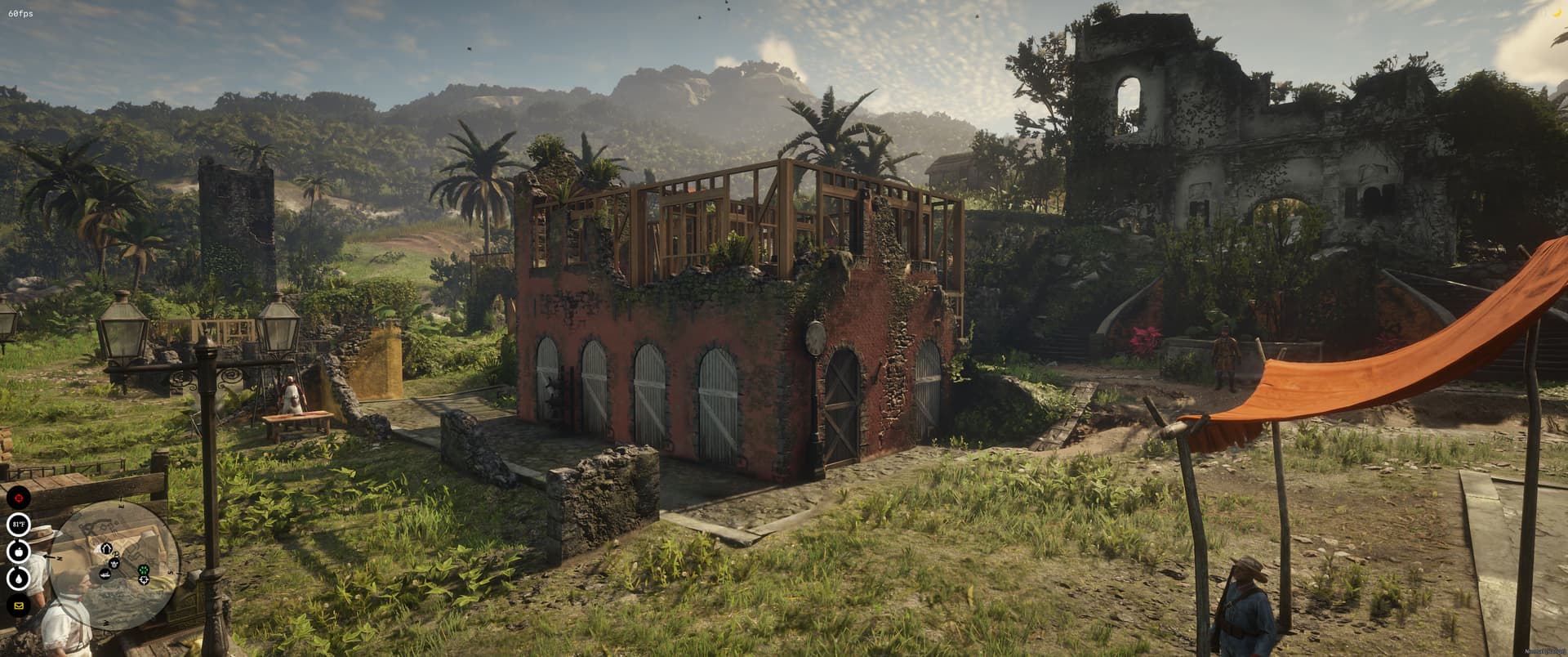Screen dimensions: 1568x657
Task: Click the bed marker on the minimap
Action: pos(105,574)
